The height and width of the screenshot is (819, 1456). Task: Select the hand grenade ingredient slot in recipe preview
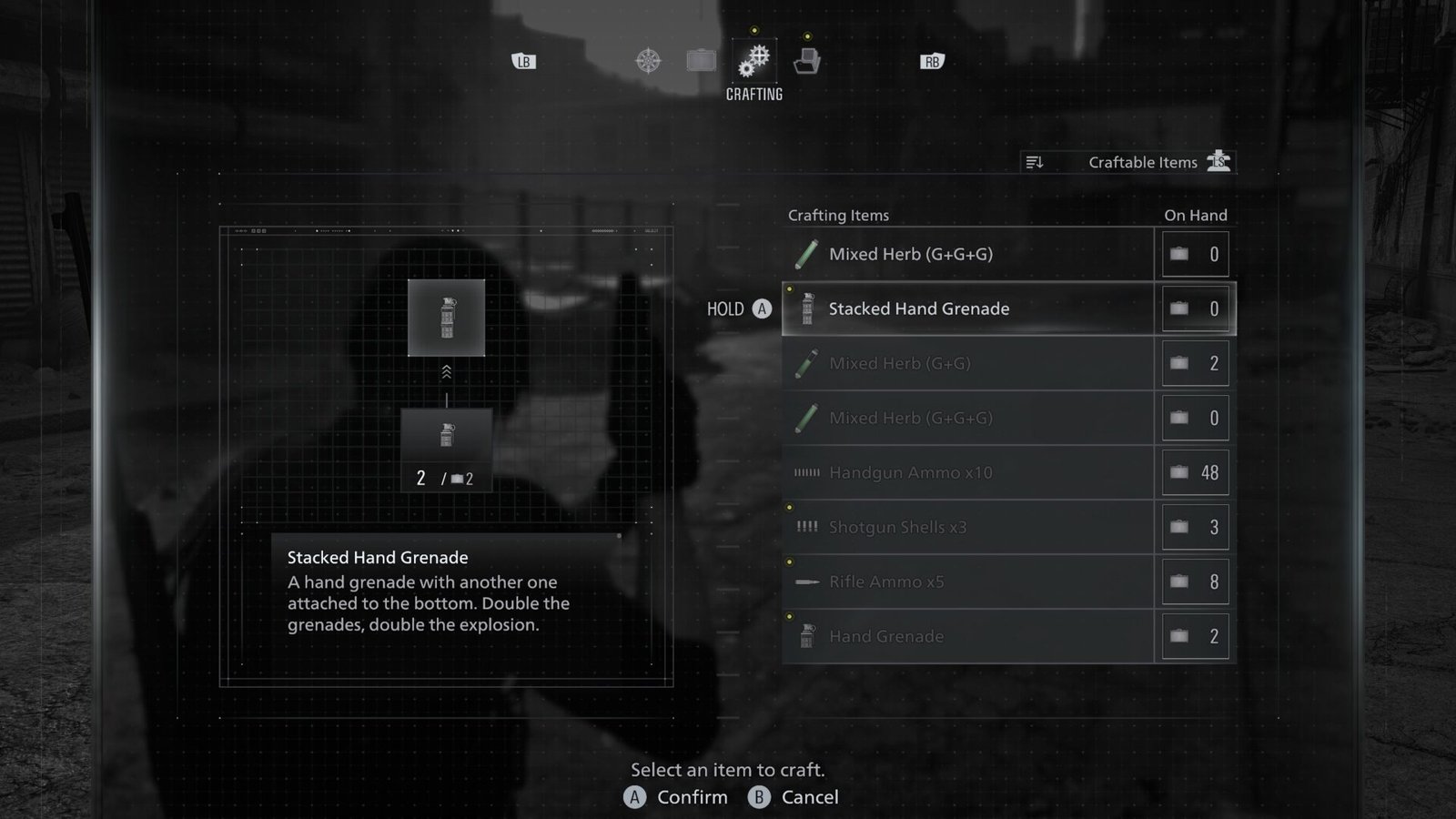point(446,437)
